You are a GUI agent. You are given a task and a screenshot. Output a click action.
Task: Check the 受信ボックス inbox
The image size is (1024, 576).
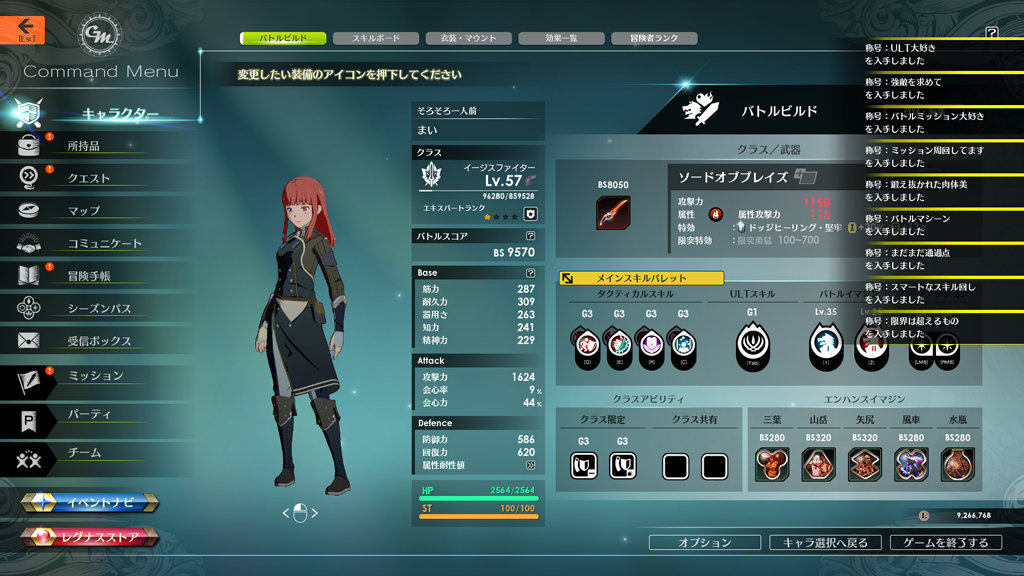click(99, 341)
